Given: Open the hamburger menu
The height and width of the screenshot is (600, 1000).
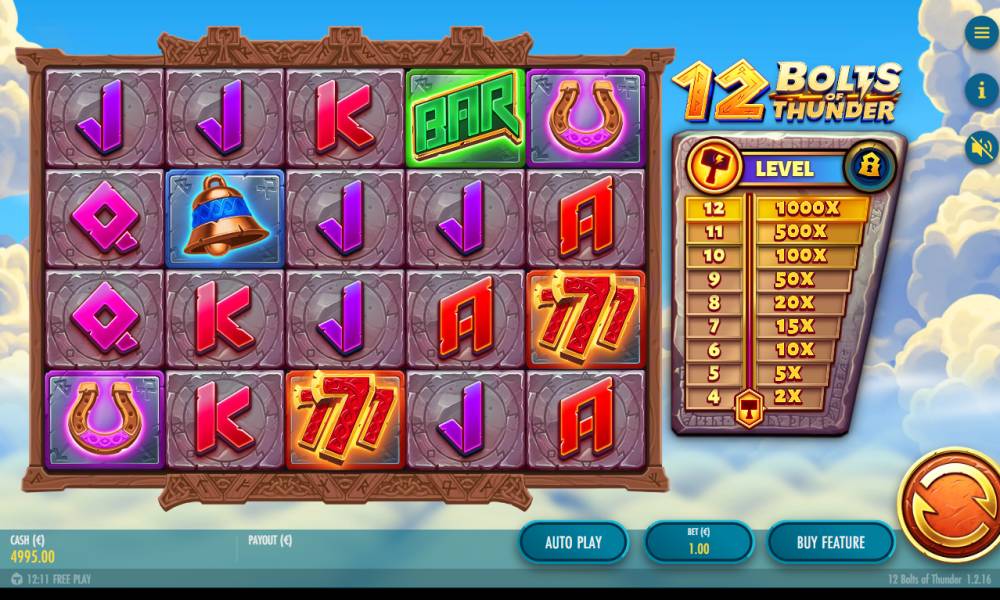Looking at the screenshot, I should pos(981,33).
